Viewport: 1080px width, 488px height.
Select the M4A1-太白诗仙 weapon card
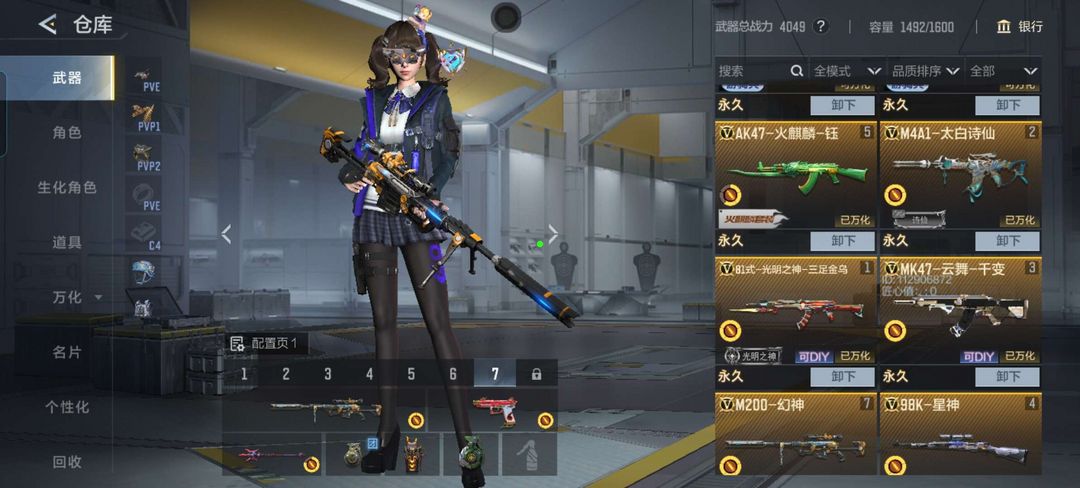[x=959, y=176]
